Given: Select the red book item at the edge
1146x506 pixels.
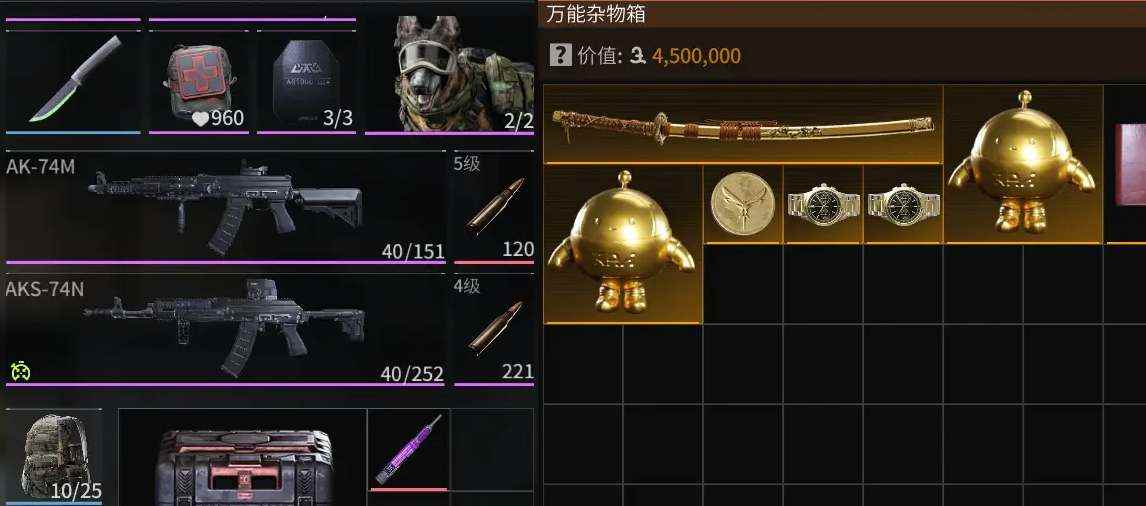Looking at the screenshot, I should tap(1129, 165).
